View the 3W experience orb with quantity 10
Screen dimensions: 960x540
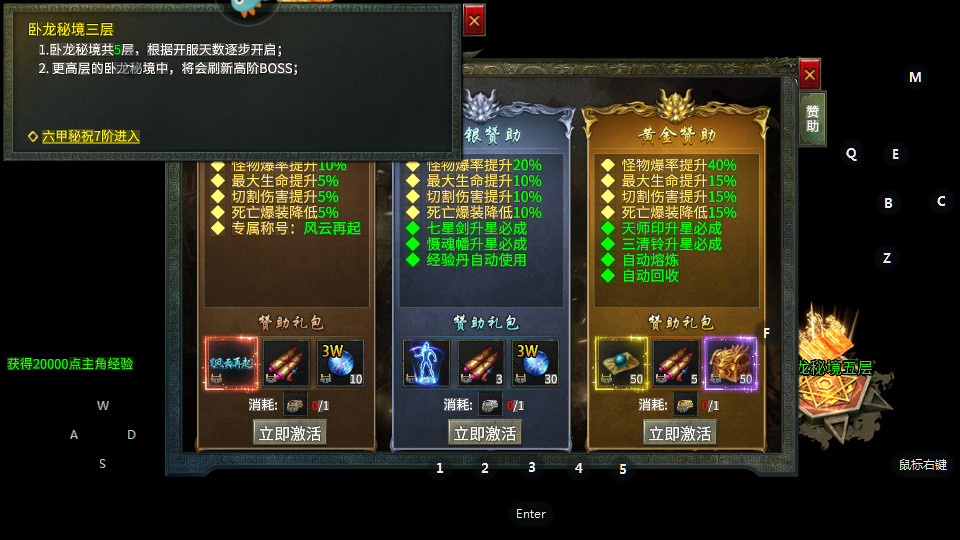click(x=340, y=364)
